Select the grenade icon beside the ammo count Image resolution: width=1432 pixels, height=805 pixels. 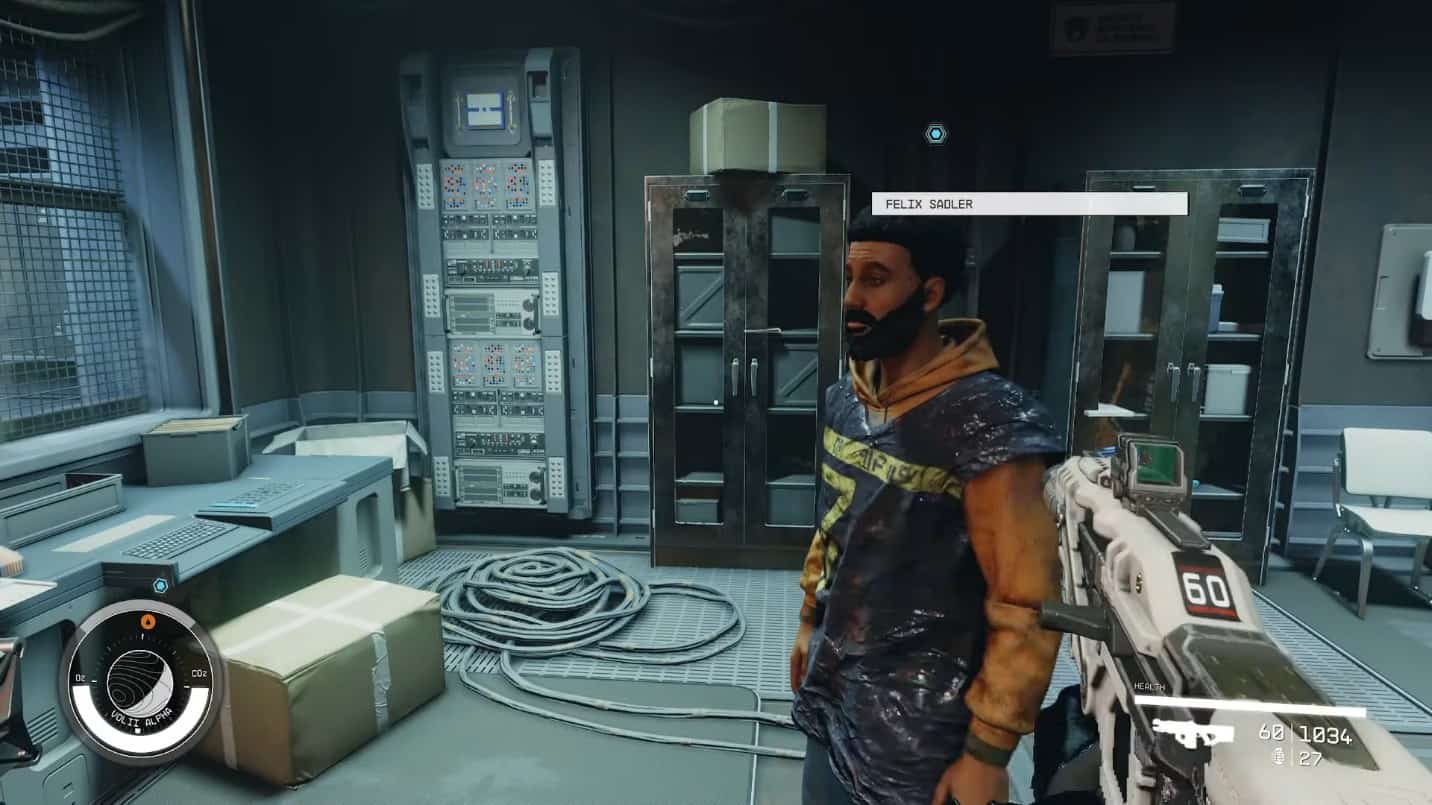click(x=1276, y=757)
